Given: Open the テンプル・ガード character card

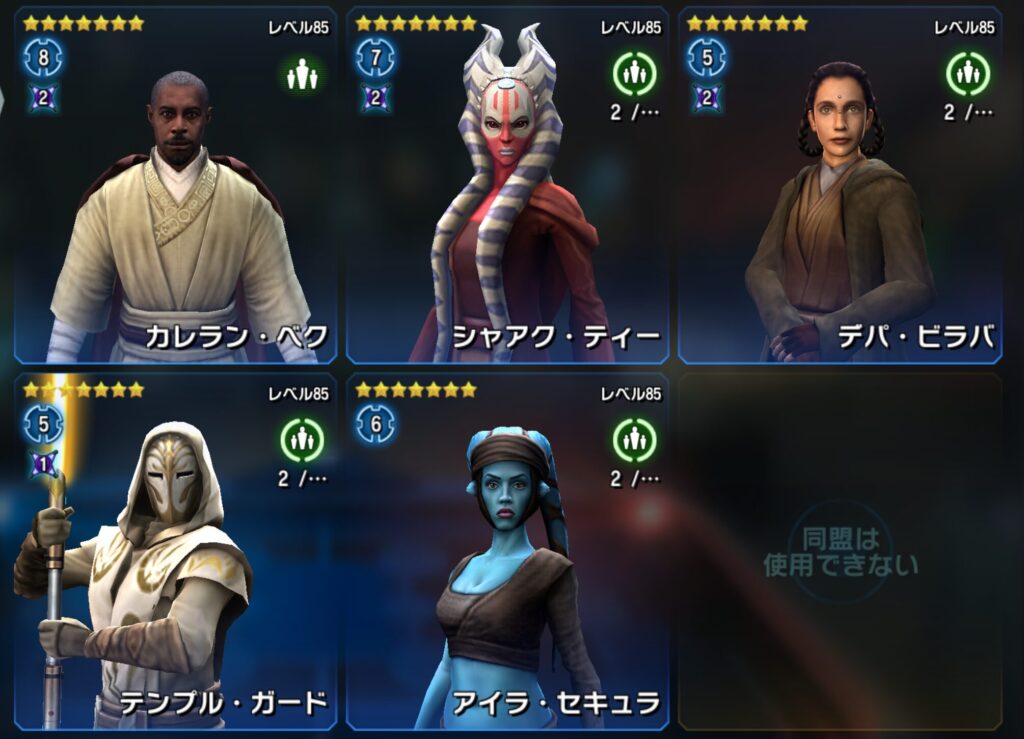Looking at the screenshot, I should pyautogui.click(x=175, y=552).
